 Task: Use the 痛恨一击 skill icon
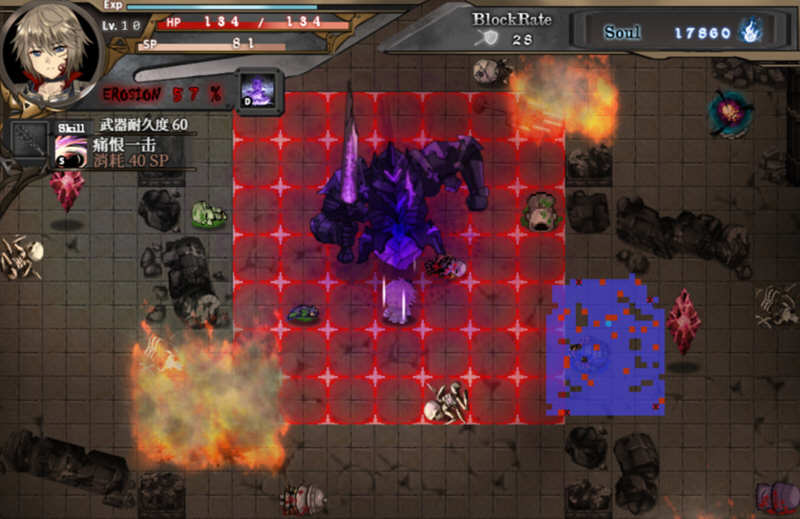[x=70, y=152]
